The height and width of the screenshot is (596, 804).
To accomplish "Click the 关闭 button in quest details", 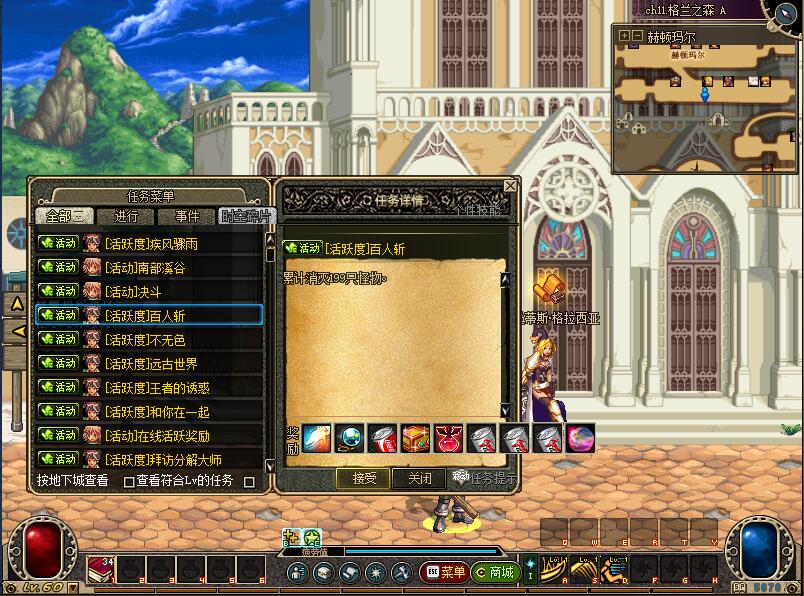I will [419, 478].
